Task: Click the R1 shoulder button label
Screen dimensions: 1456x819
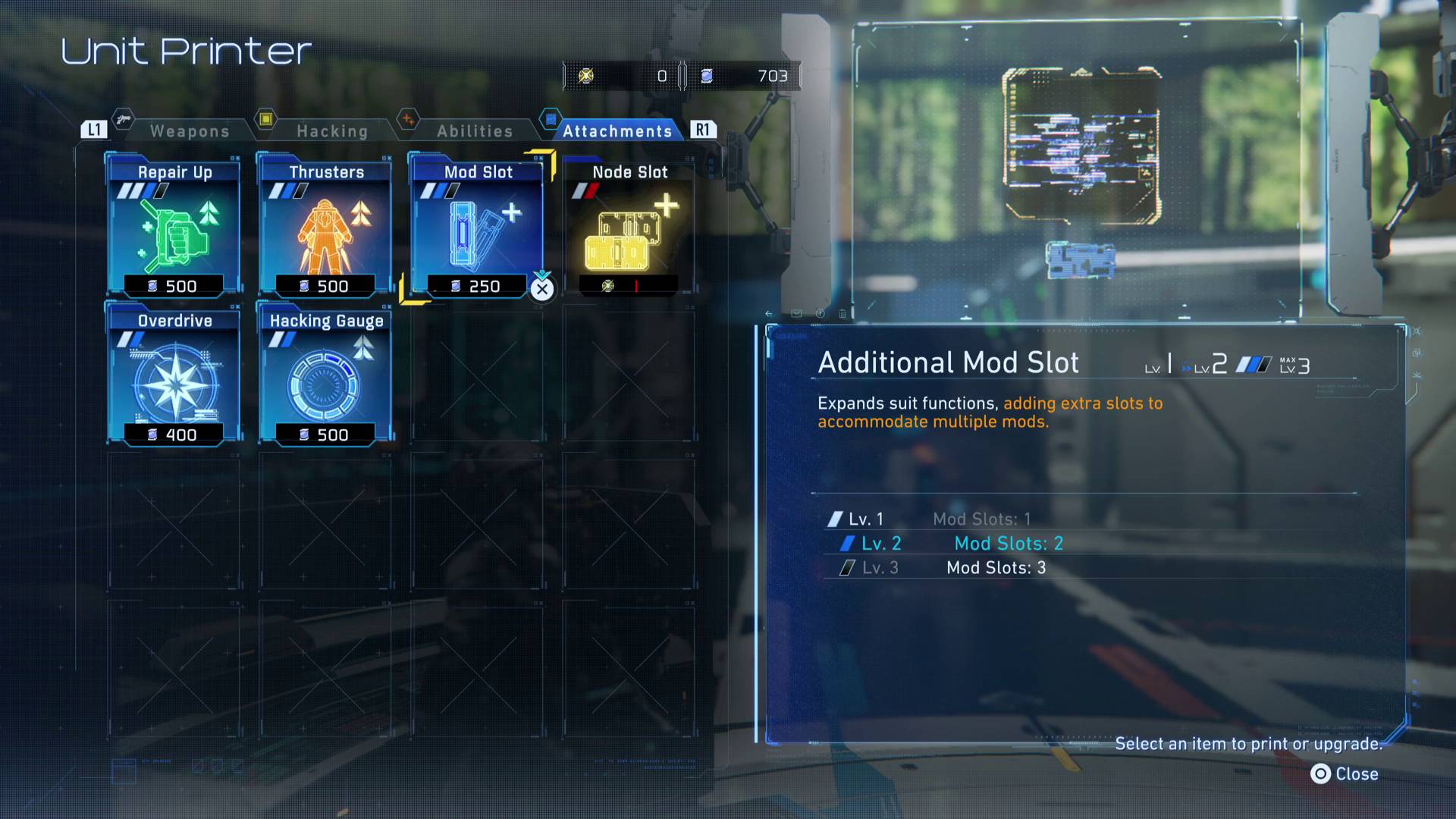Action: point(703,129)
